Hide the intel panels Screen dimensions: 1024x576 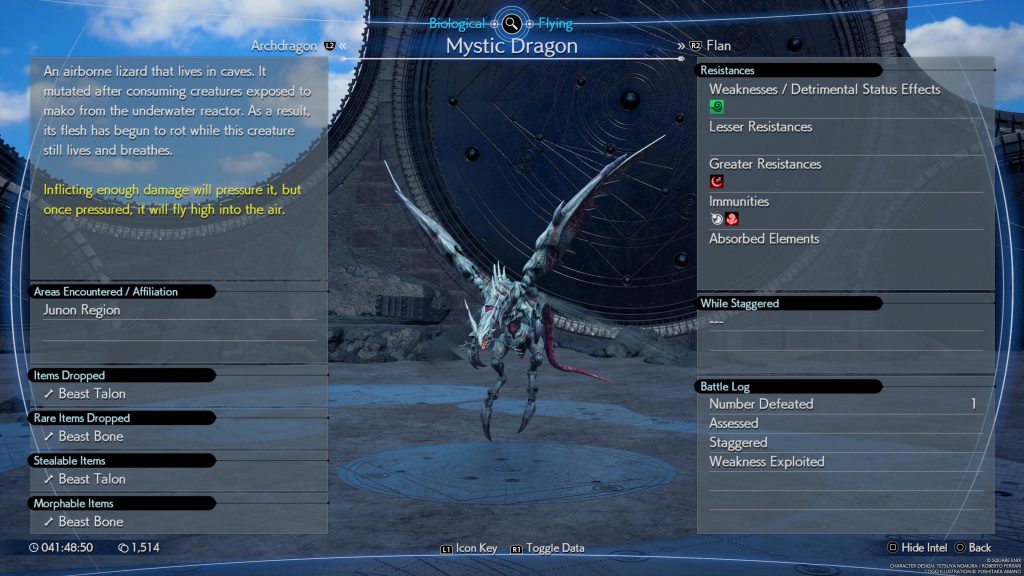click(916, 548)
